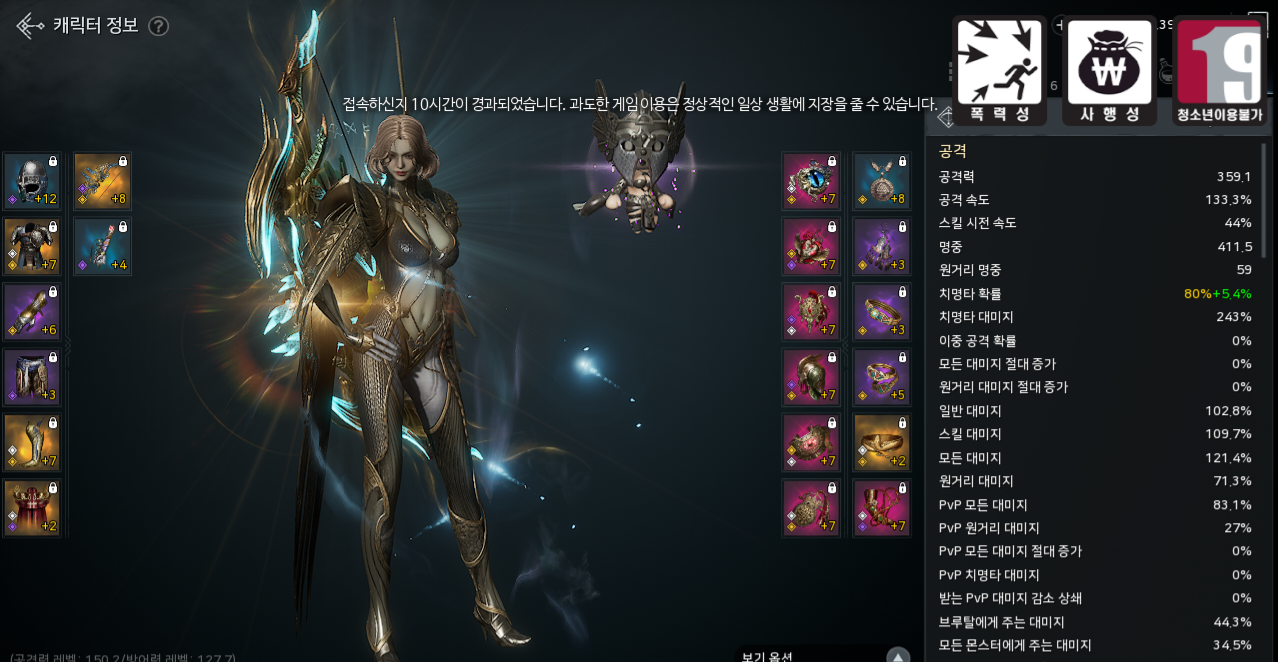The image size is (1278, 662).
Task: Select the +12 helmet equipment slot
Action: click(32, 181)
